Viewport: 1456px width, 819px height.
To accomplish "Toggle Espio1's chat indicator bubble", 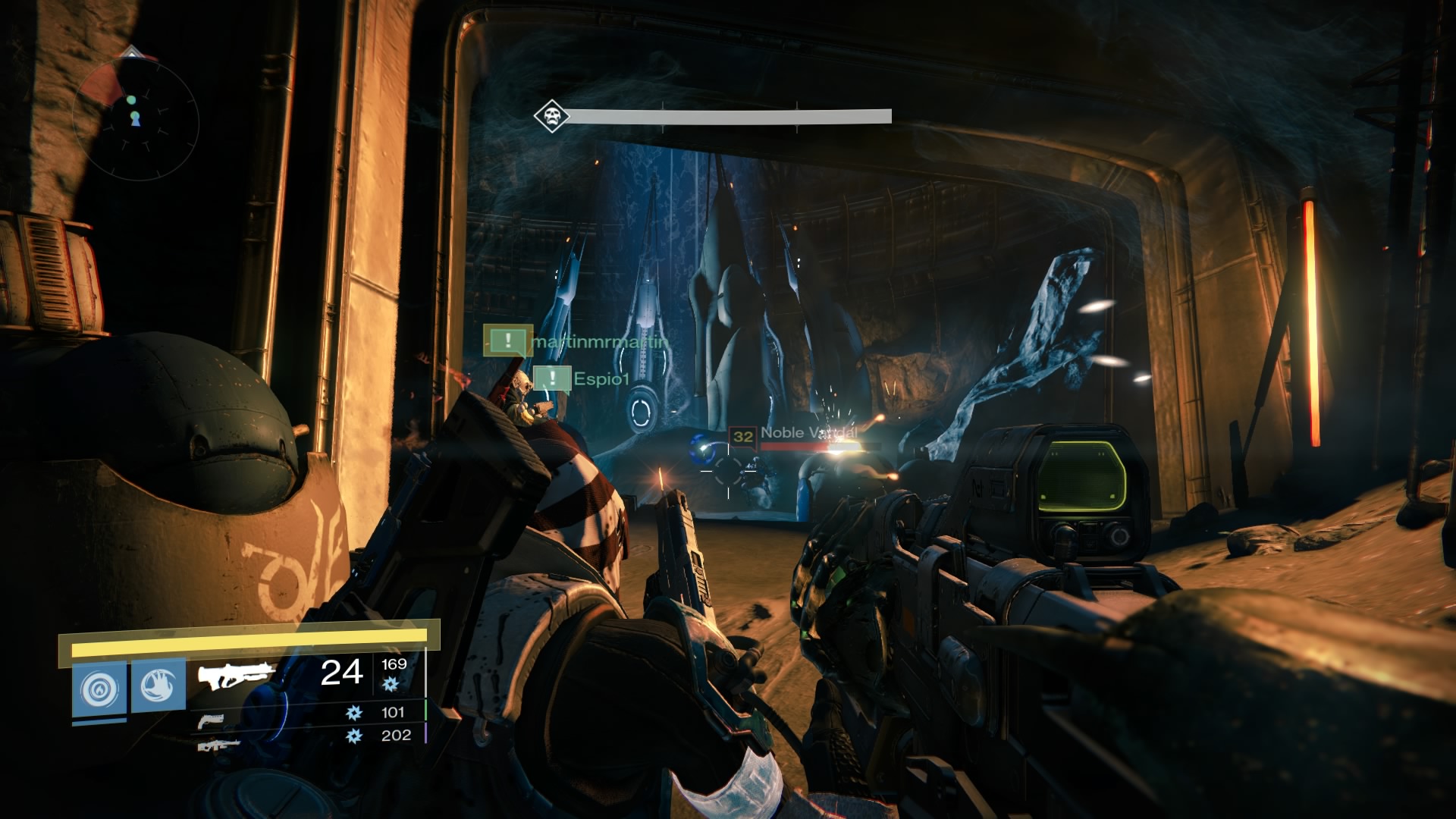I will click(x=552, y=378).
